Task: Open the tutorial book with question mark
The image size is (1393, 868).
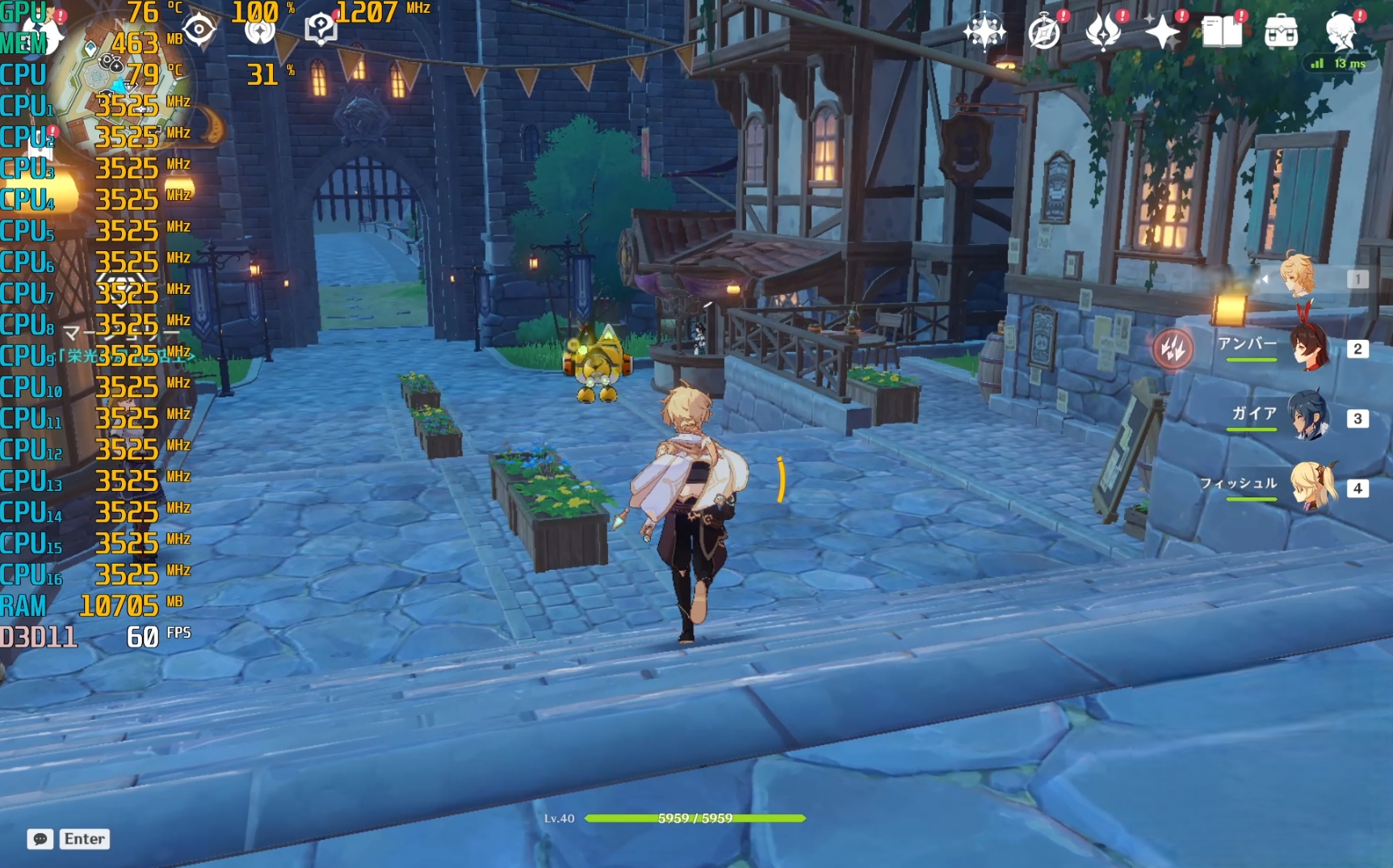Action: point(321,29)
